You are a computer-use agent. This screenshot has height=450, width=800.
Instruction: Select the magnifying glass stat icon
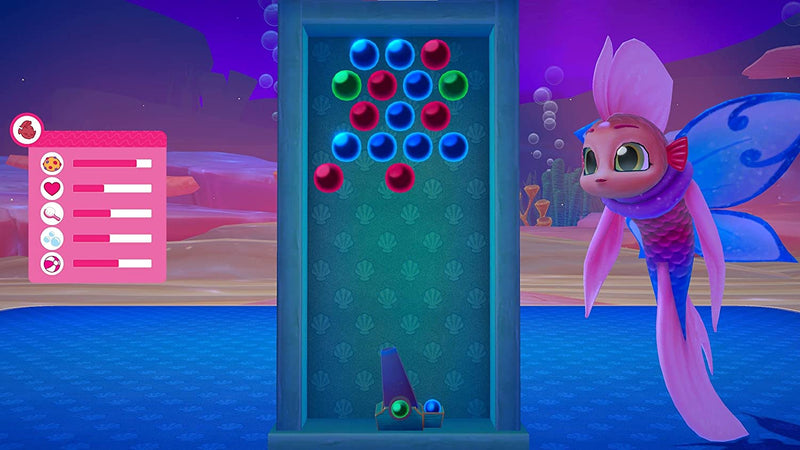(x=51, y=213)
